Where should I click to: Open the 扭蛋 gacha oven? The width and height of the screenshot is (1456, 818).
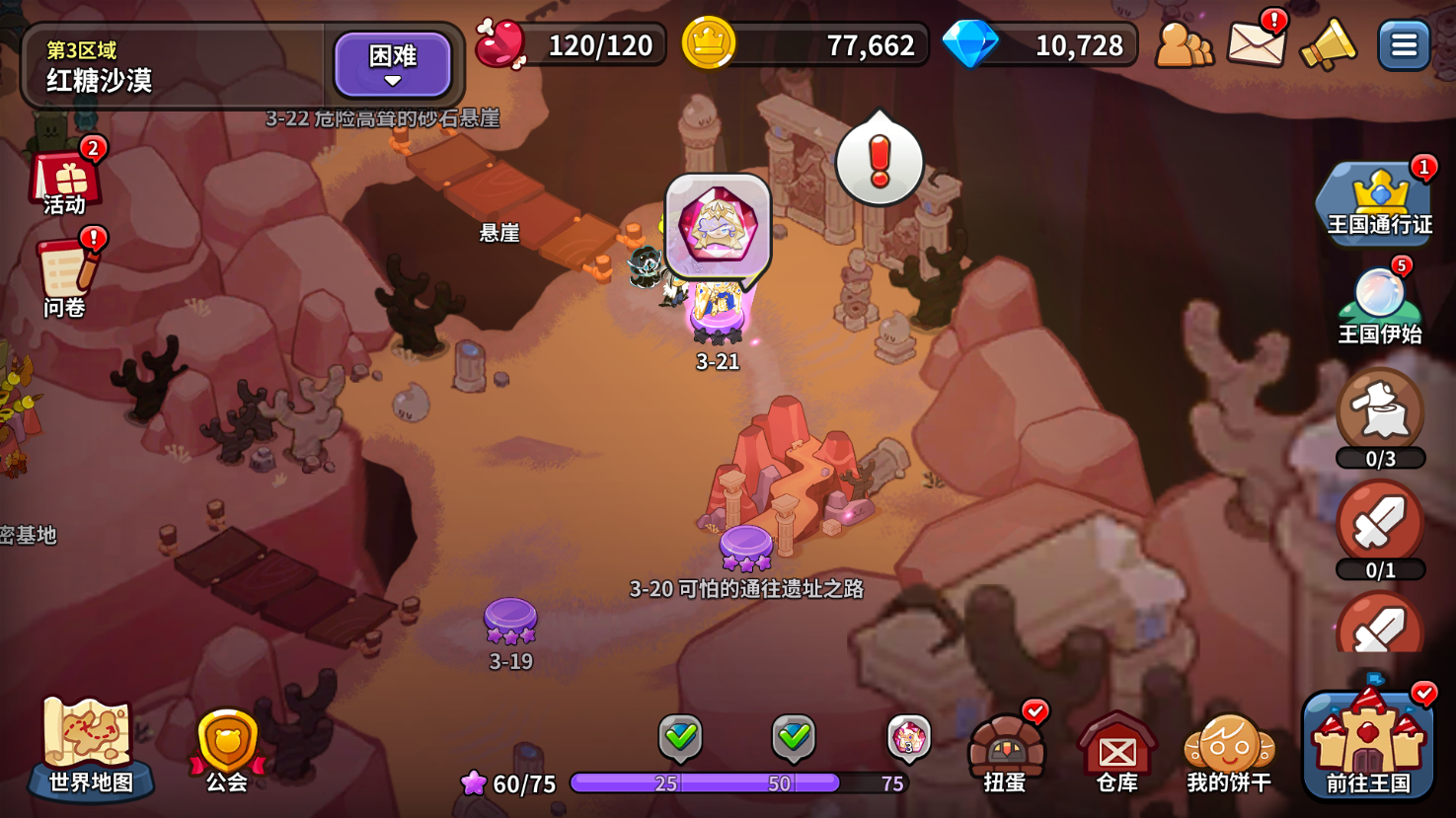1005,752
